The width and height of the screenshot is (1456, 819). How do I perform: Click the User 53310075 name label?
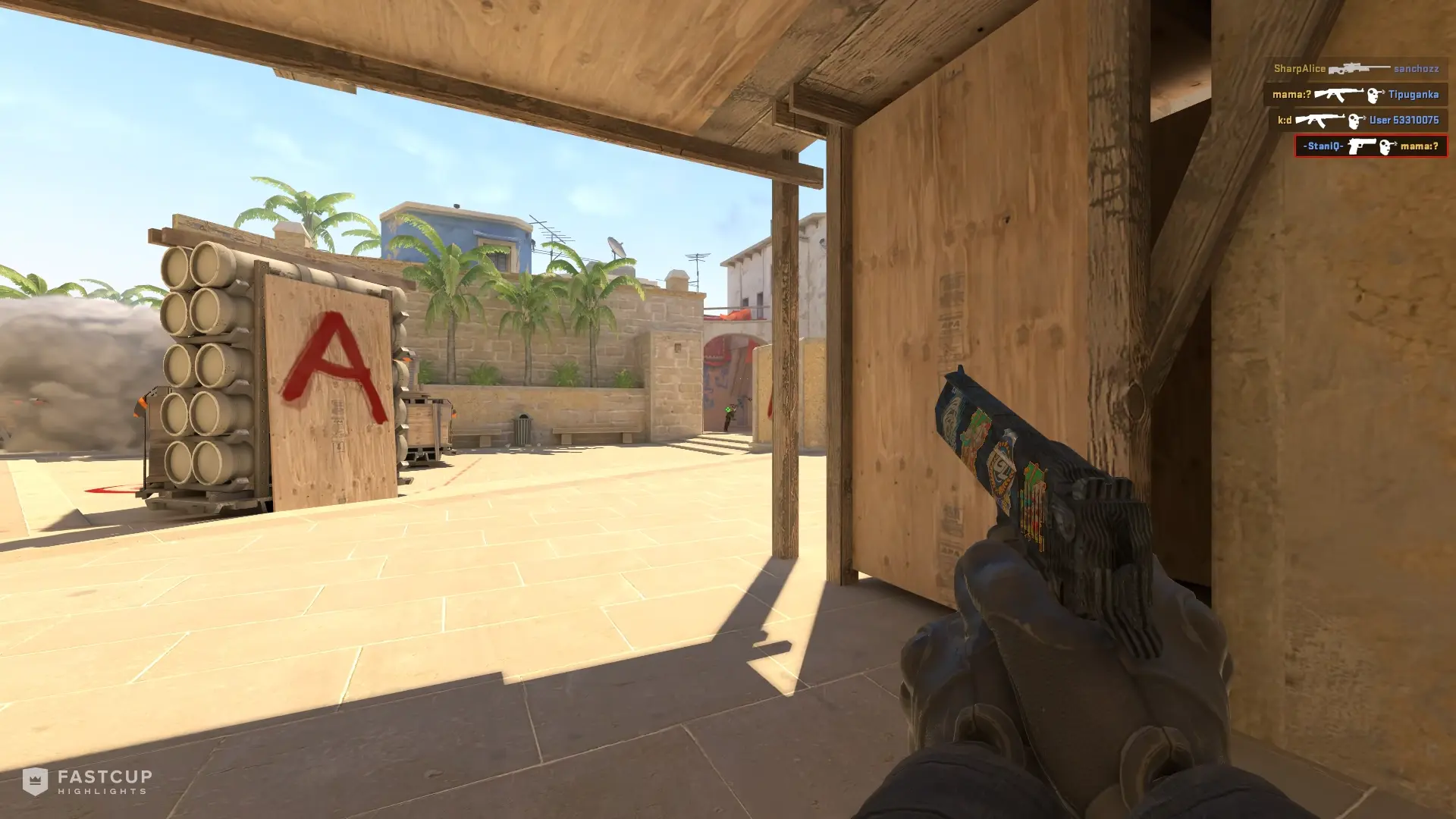point(1403,121)
